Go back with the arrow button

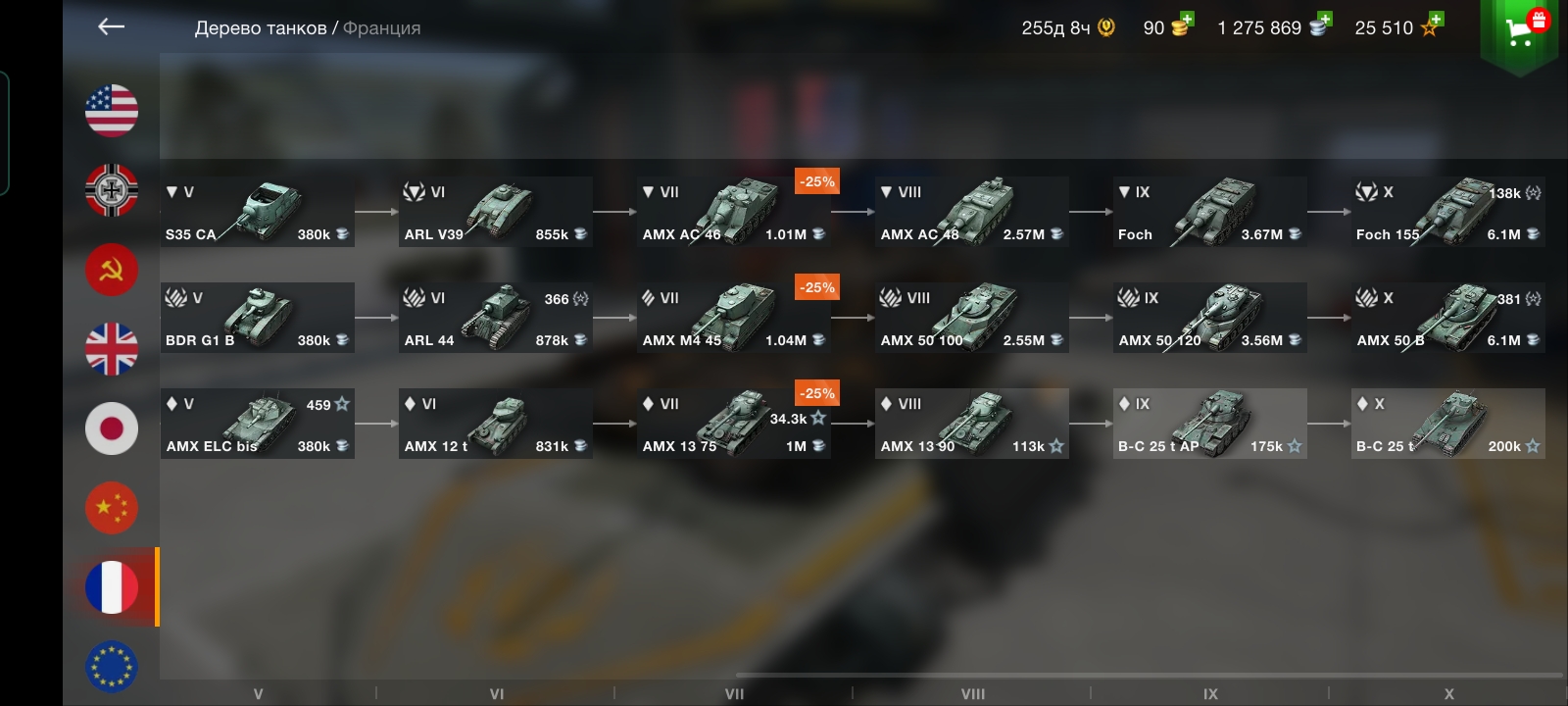pos(112,27)
